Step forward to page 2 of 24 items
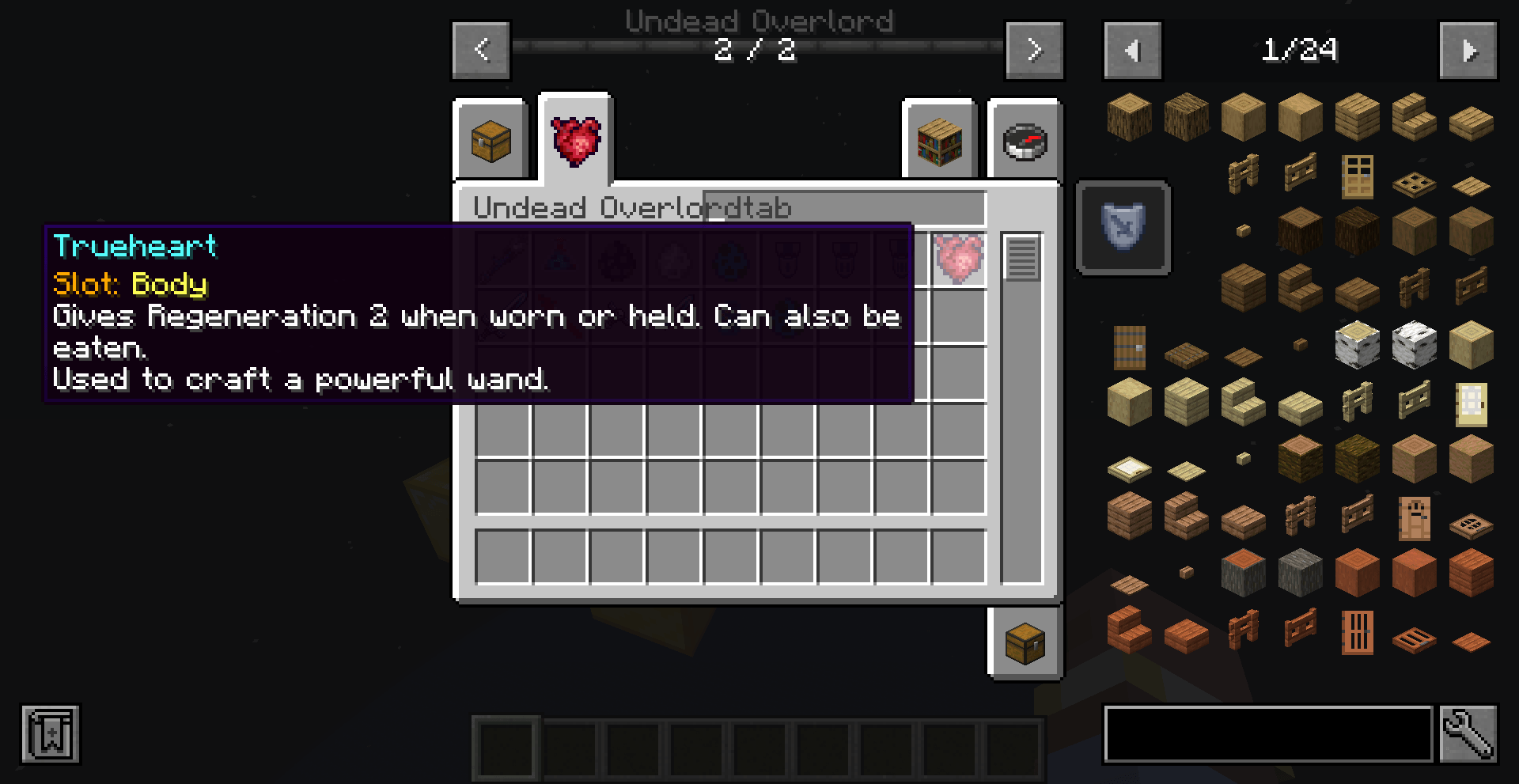 1469,50
